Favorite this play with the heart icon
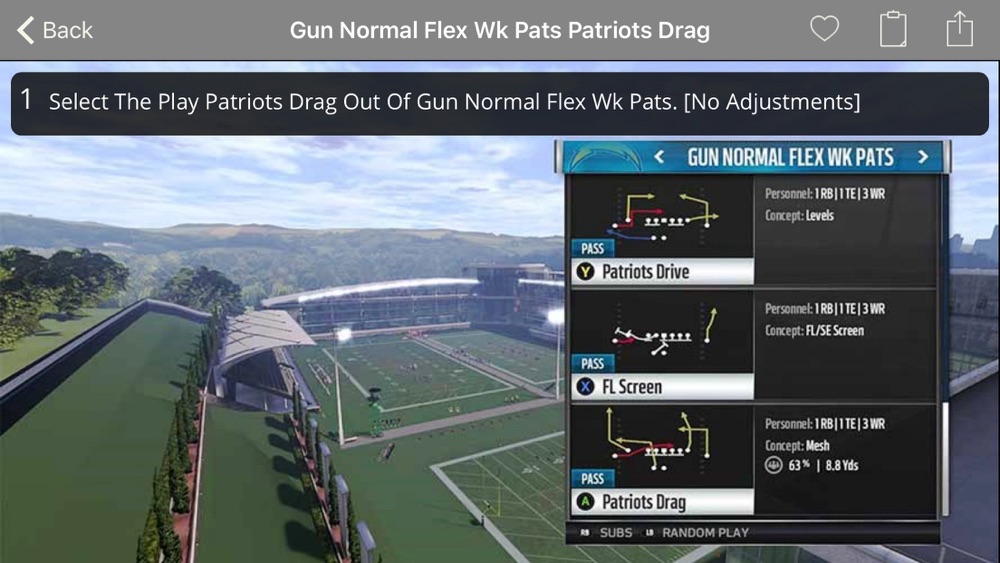This screenshot has height=563, width=1000. point(824,29)
